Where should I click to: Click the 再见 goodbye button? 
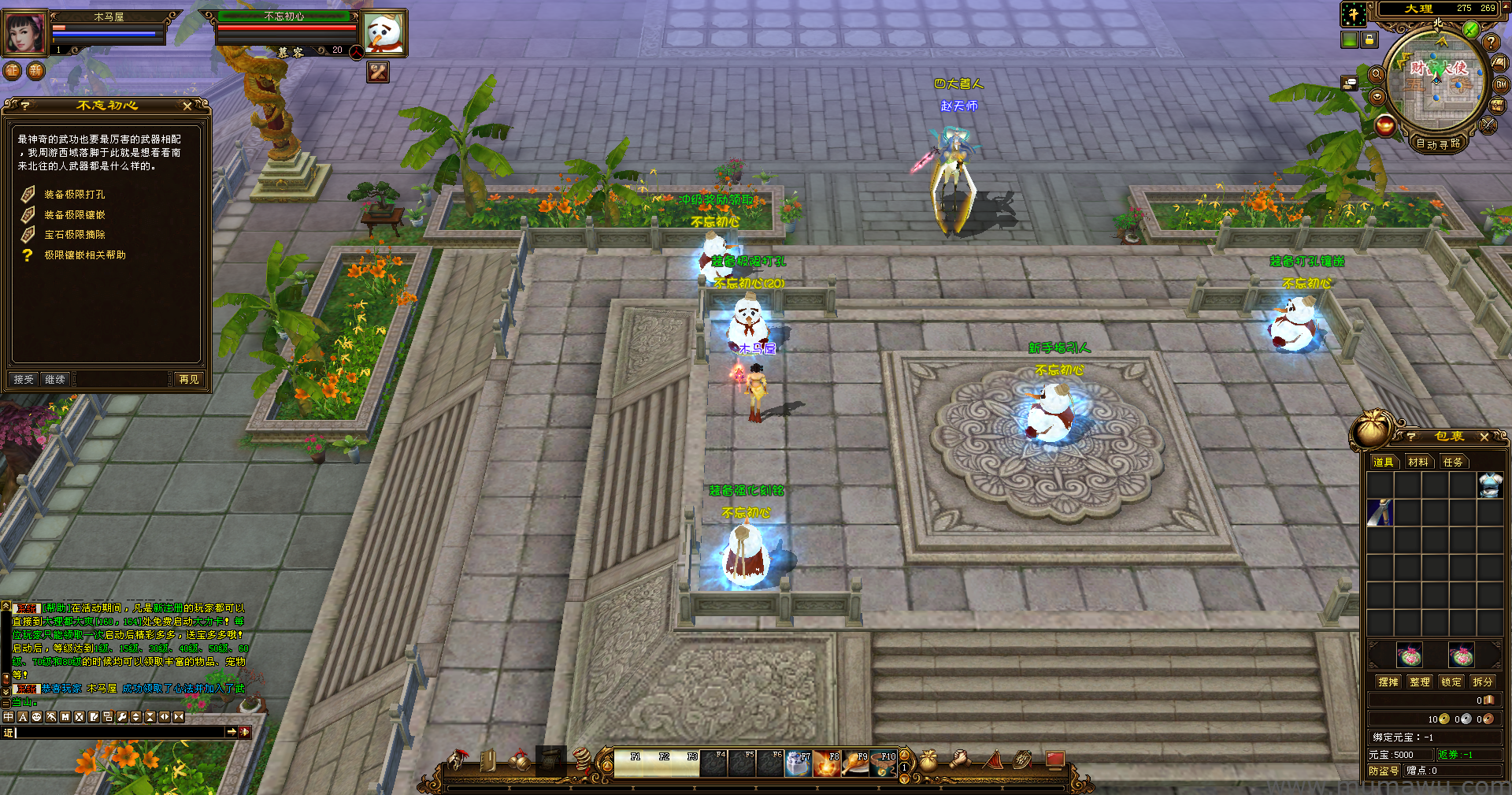pos(189,380)
